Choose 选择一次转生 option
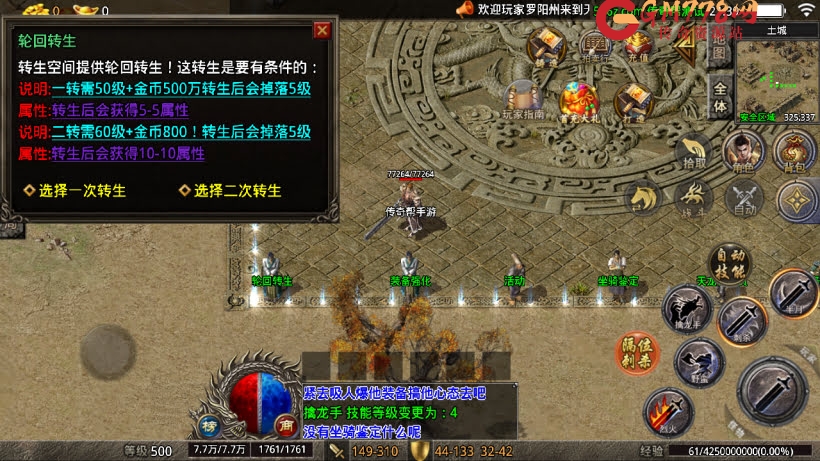Viewport: 820px width, 461px height. point(76,190)
